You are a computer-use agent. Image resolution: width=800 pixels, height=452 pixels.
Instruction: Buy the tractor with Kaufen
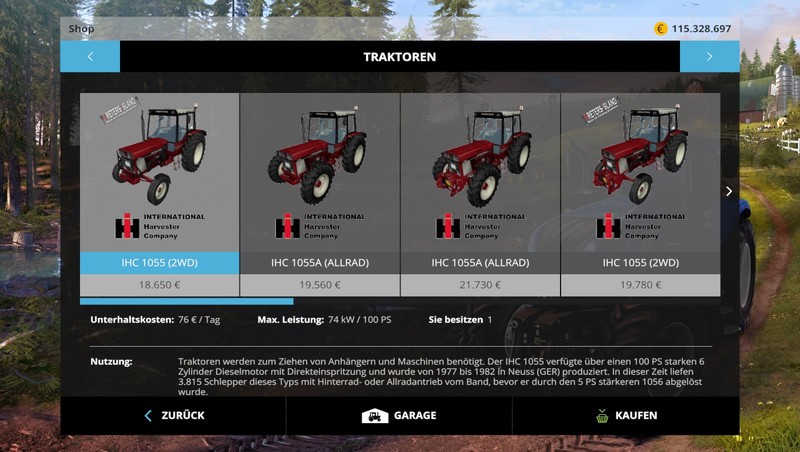[625, 415]
